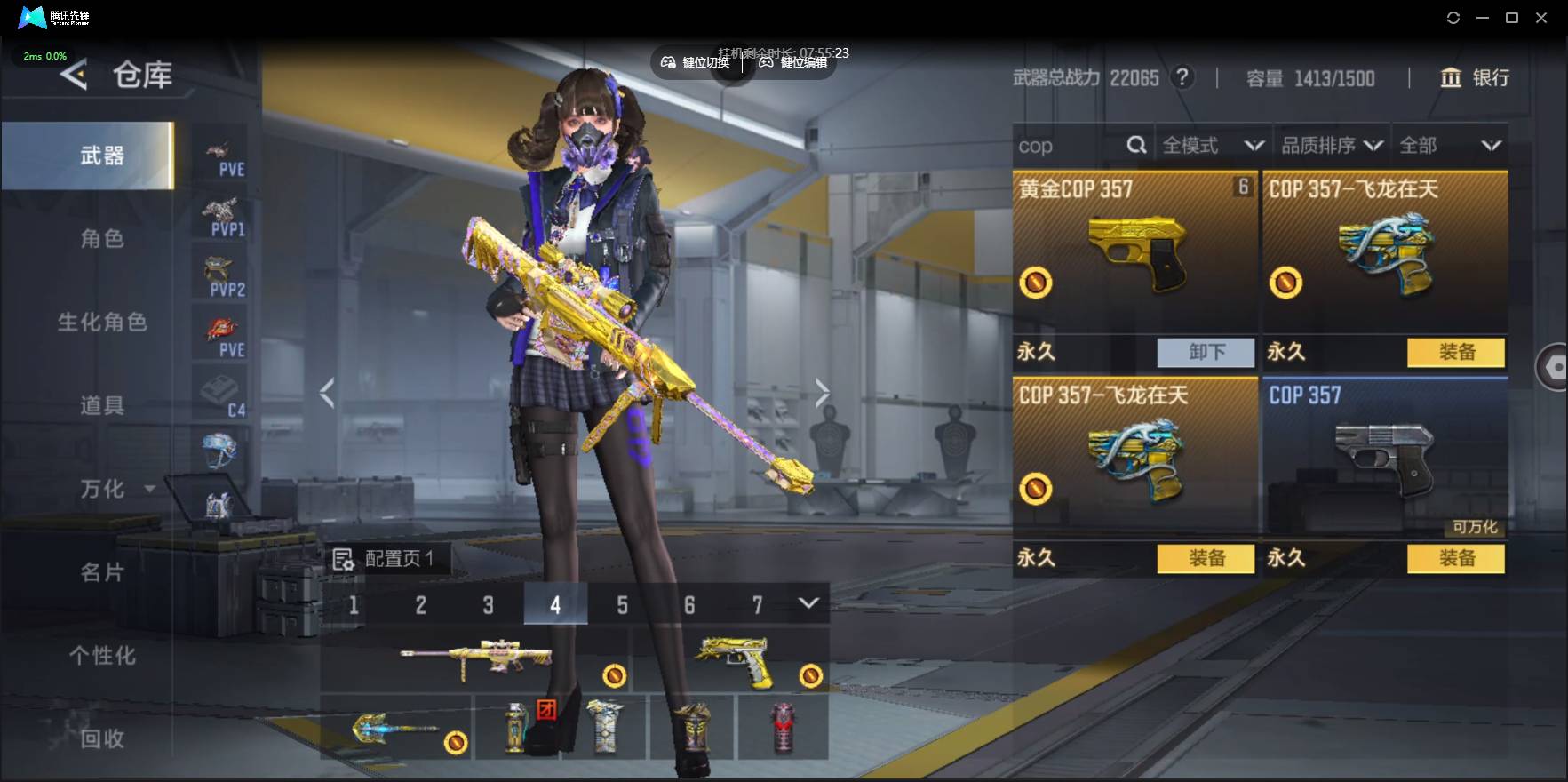Select the equipped golden sniper rifle slot
The height and width of the screenshot is (782, 1568).
coord(475,662)
